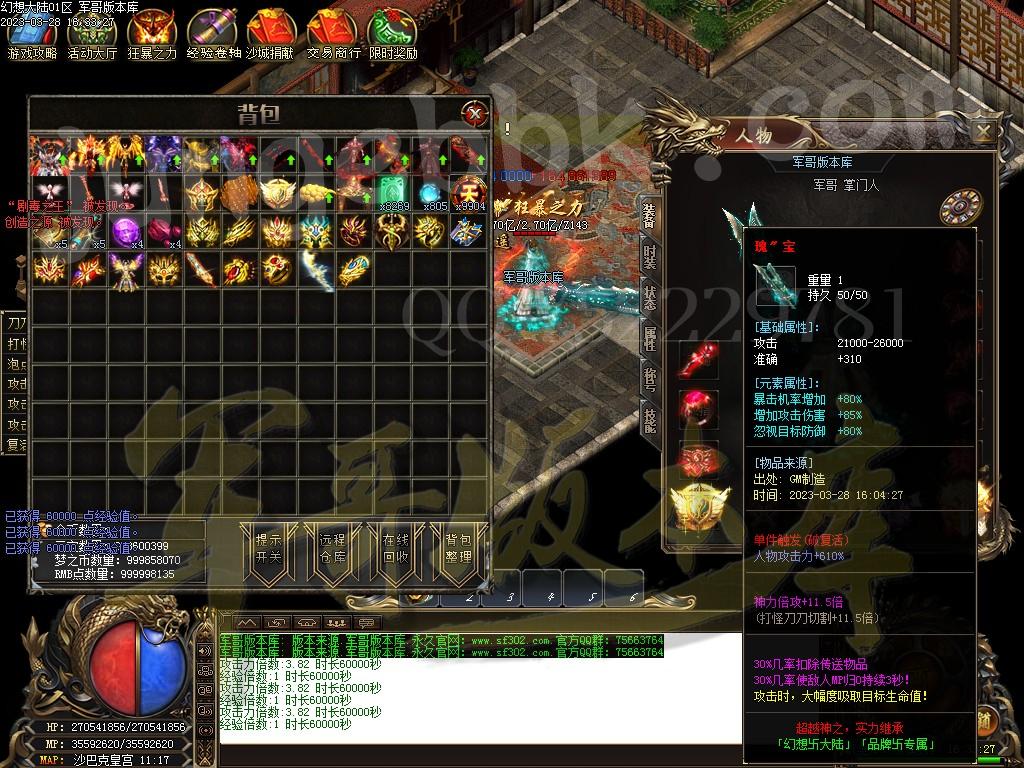Open the 限时奖励 timed rewards icon
Screen dimensions: 1024x768
[x=393, y=34]
